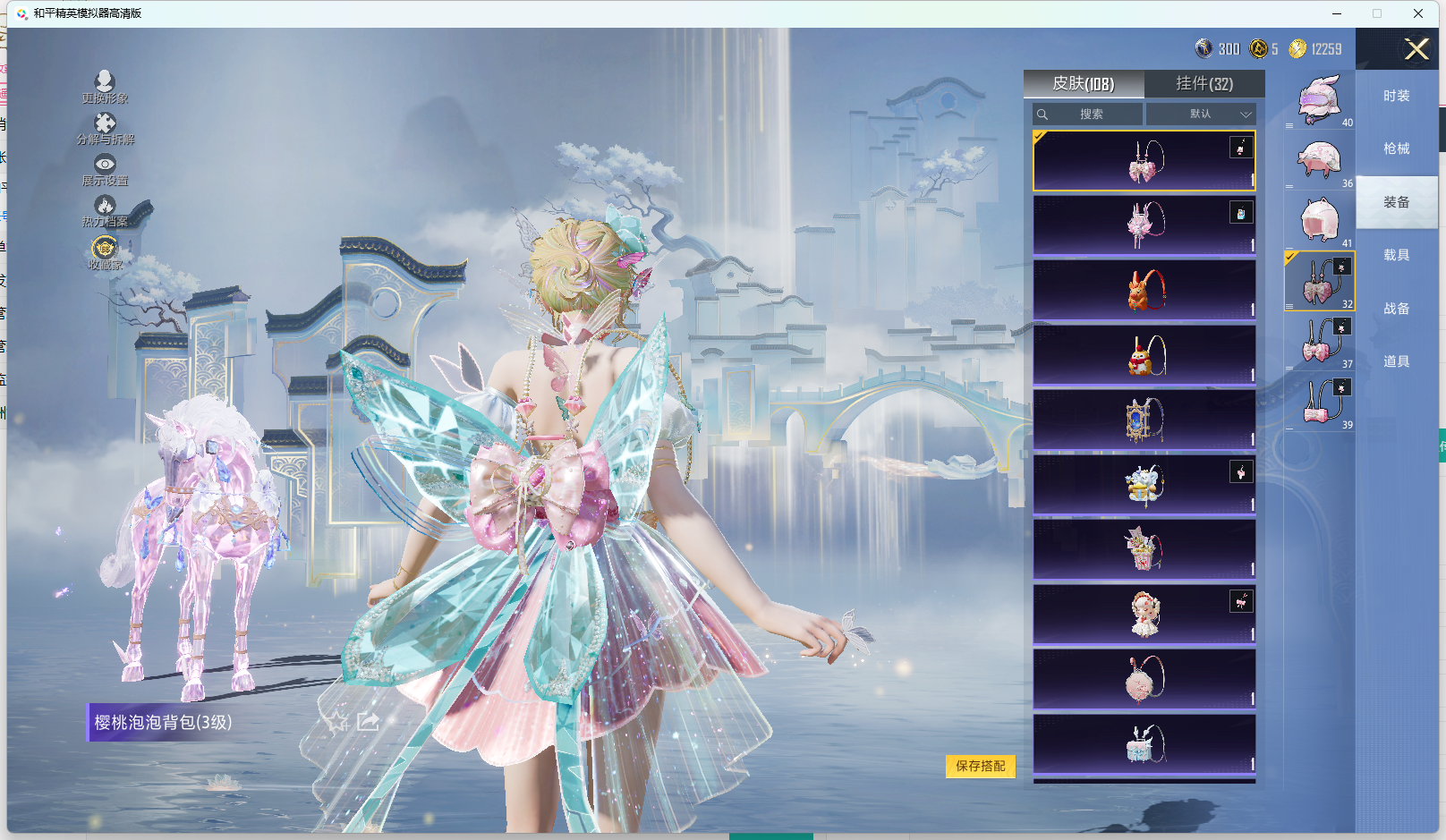Open the 默认 sort dropdown

tap(1201, 115)
